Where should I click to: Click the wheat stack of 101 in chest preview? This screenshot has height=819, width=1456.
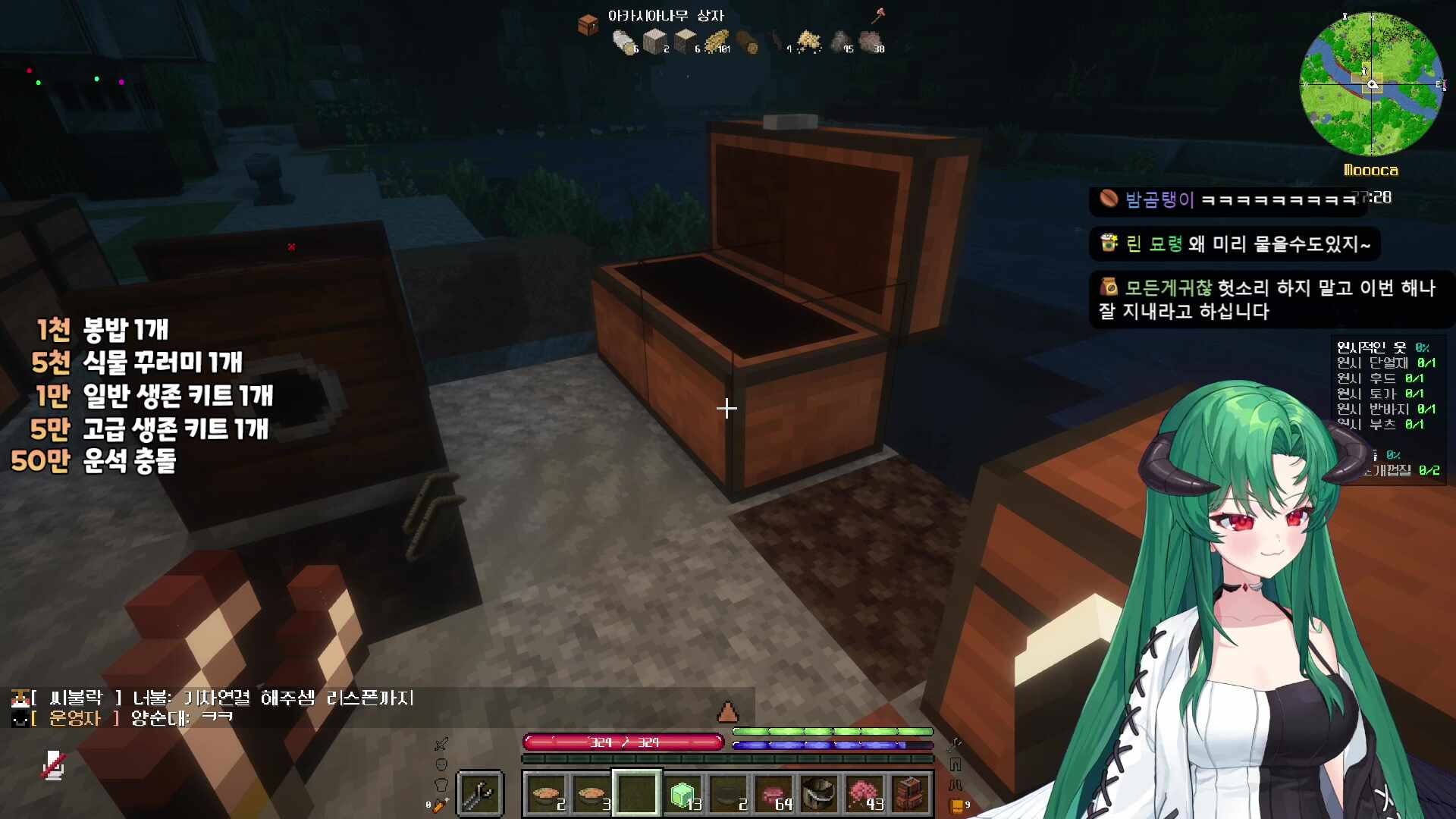tap(717, 42)
